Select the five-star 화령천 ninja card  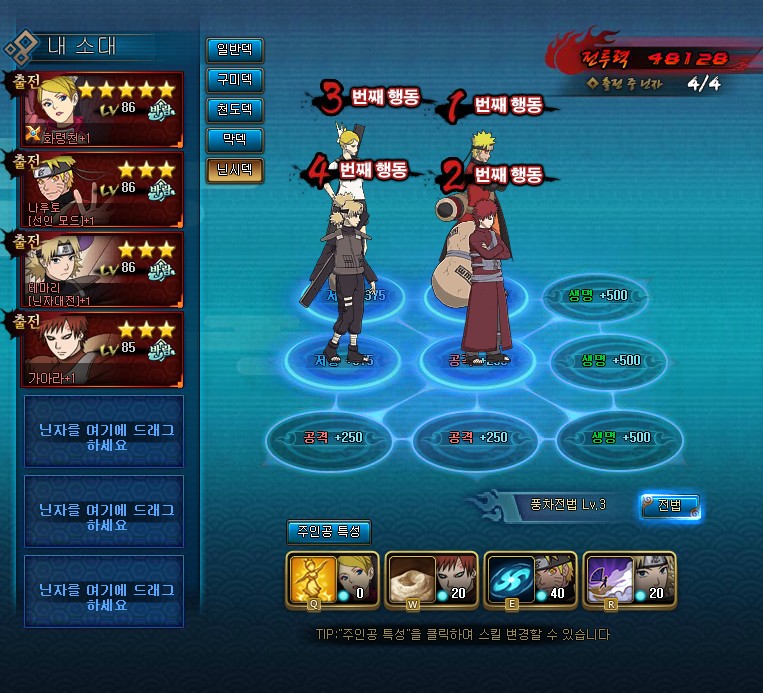(x=103, y=108)
